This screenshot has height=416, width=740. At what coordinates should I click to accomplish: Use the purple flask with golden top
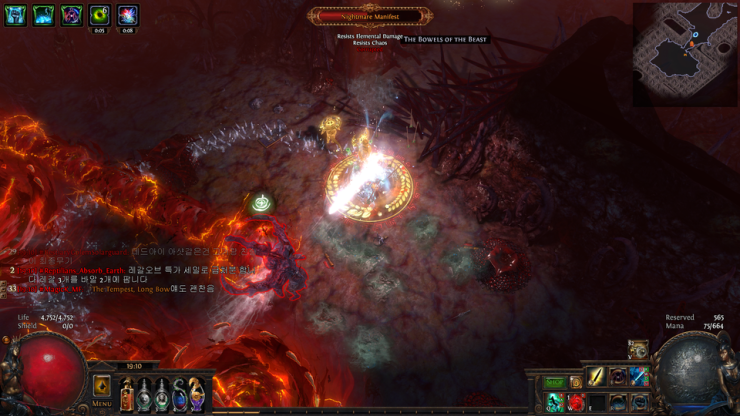[x=196, y=395]
